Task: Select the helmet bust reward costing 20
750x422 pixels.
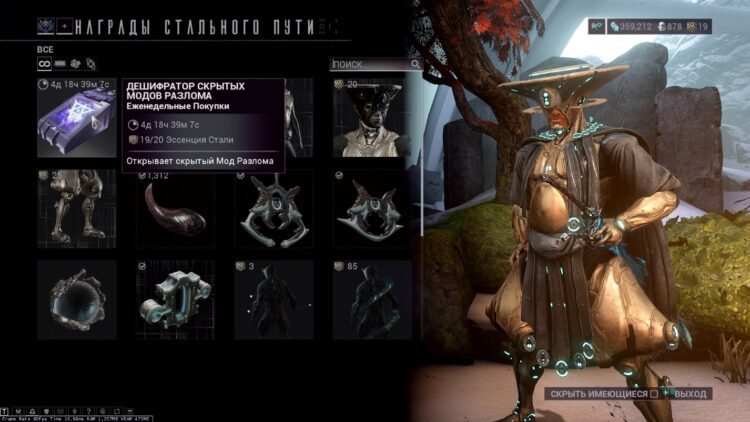Action: point(372,118)
